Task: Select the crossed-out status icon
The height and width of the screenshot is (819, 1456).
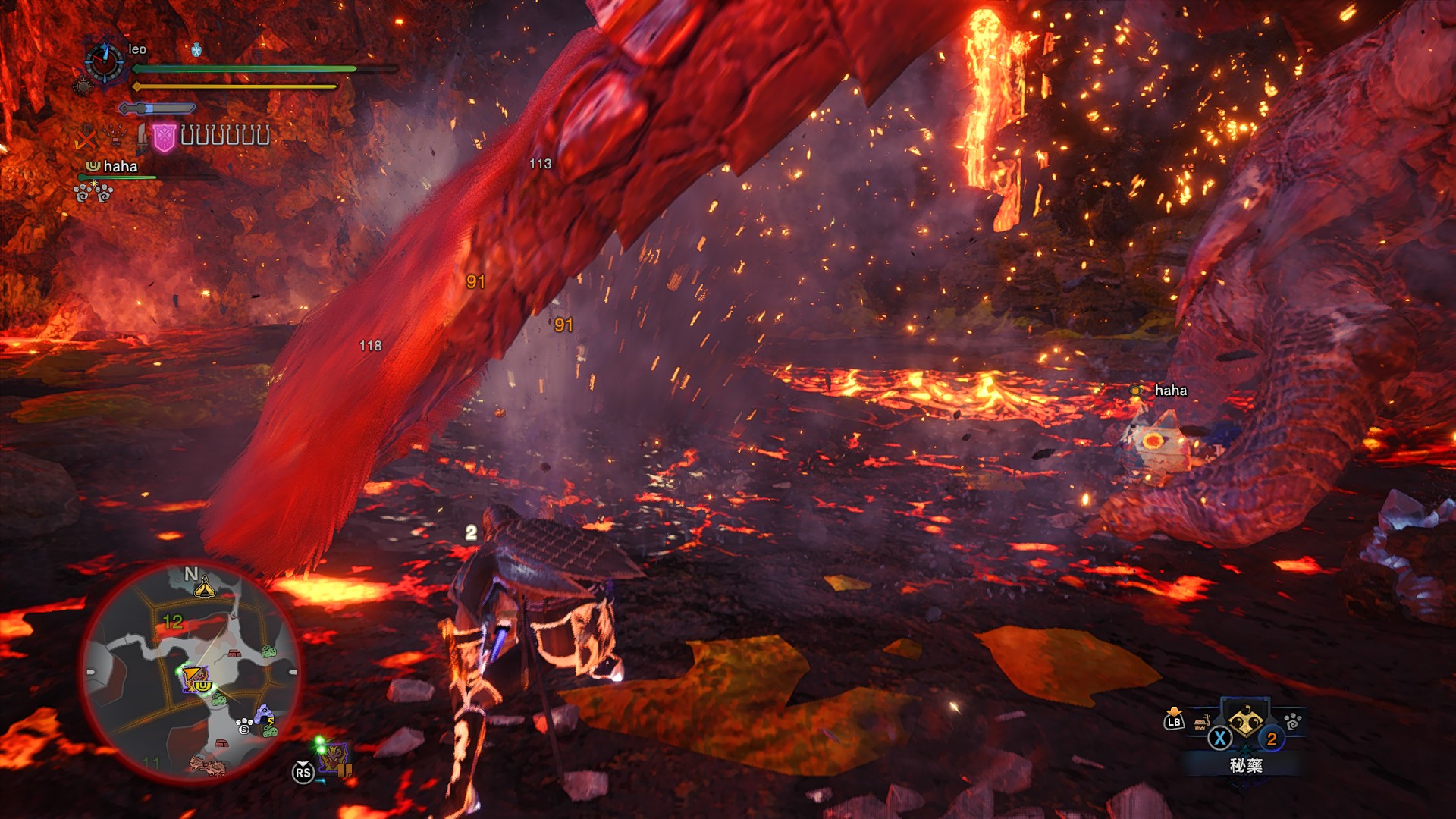Action: 86,139
